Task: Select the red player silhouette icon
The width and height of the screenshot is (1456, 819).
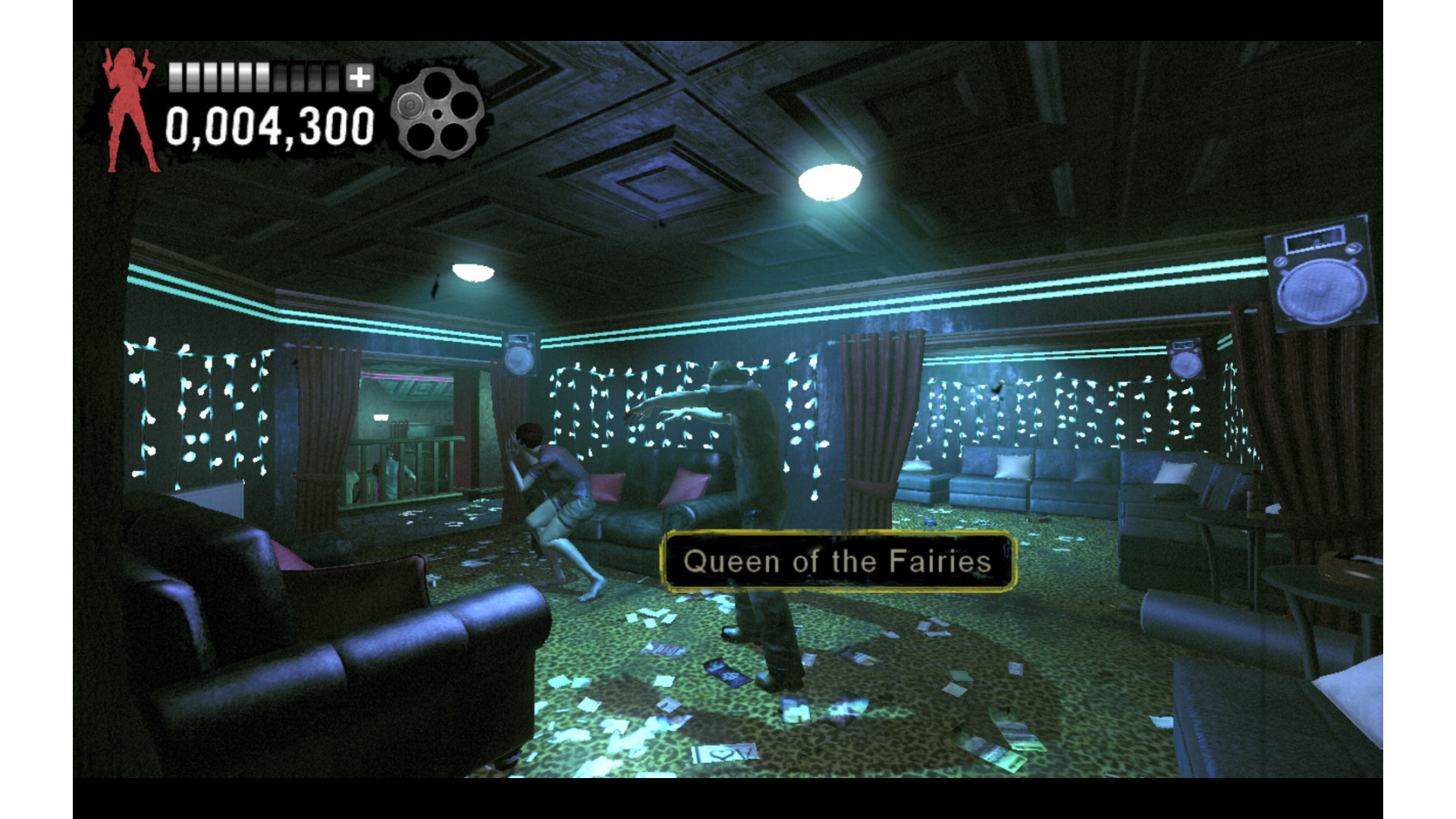Action: [130, 110]
